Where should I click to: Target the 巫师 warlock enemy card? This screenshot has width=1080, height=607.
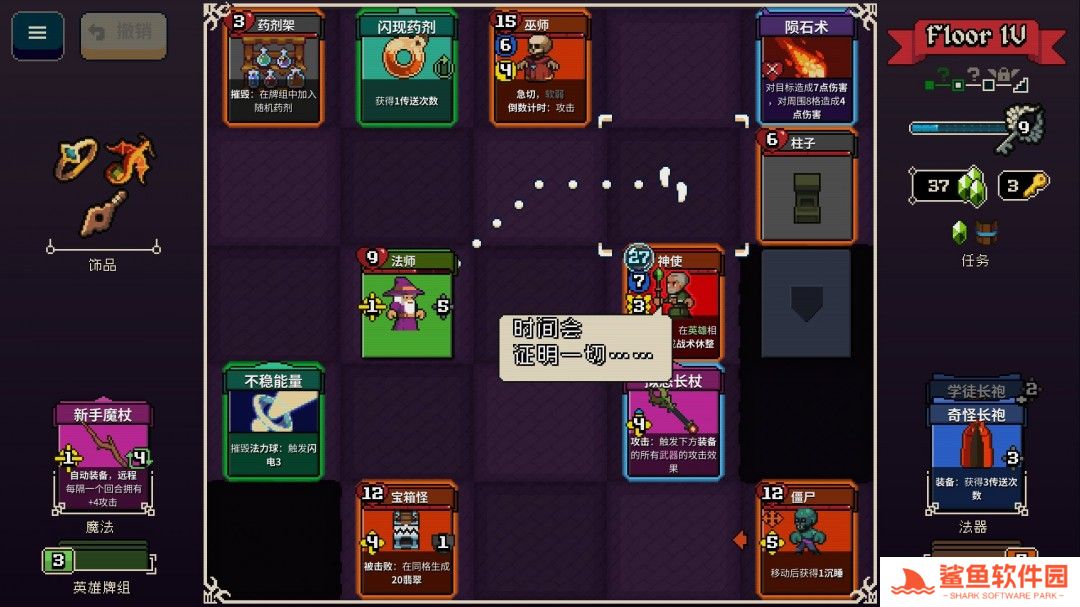(x=538, y=67)
